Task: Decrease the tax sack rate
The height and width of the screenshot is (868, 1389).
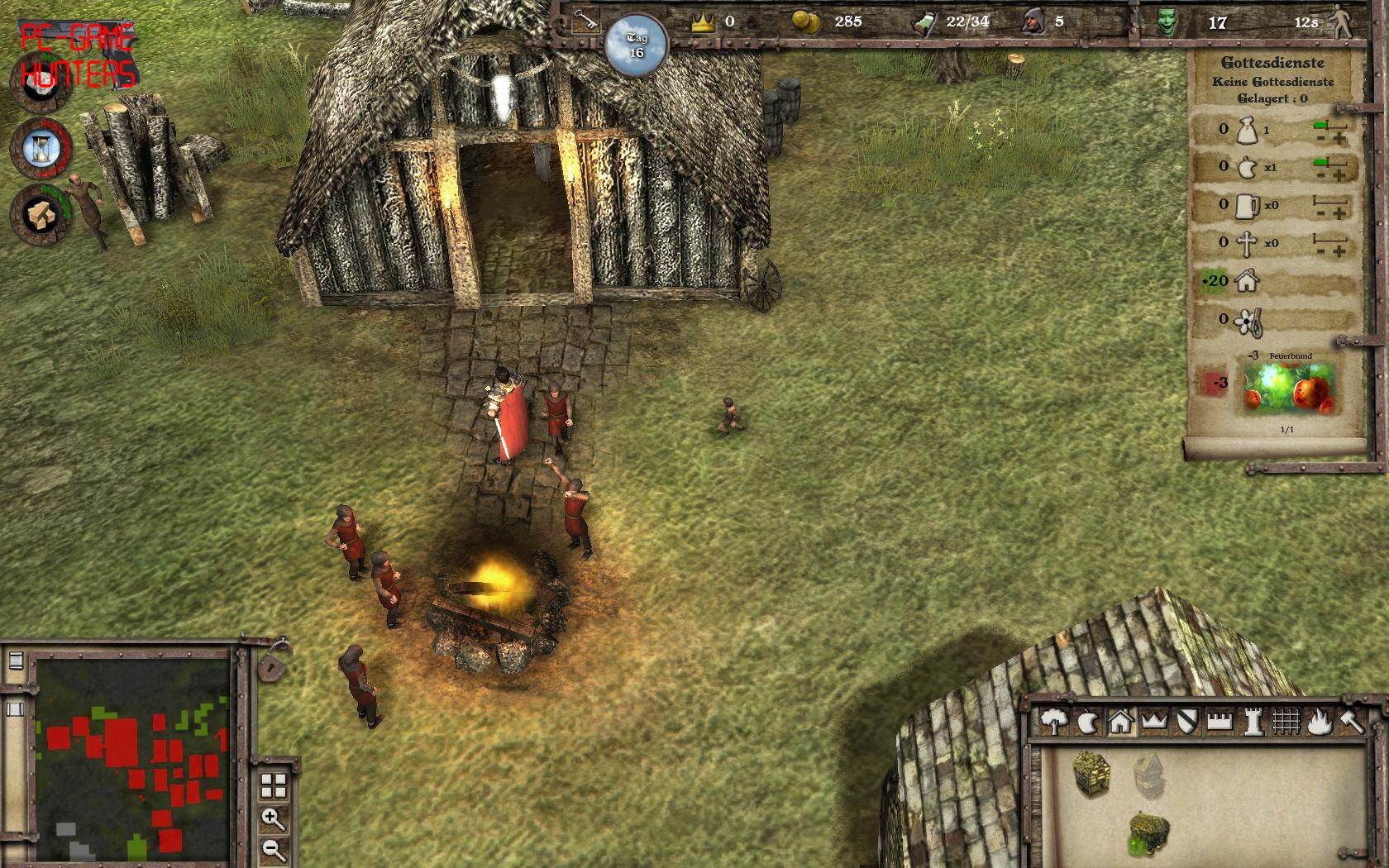Action: click(1321, 138)
